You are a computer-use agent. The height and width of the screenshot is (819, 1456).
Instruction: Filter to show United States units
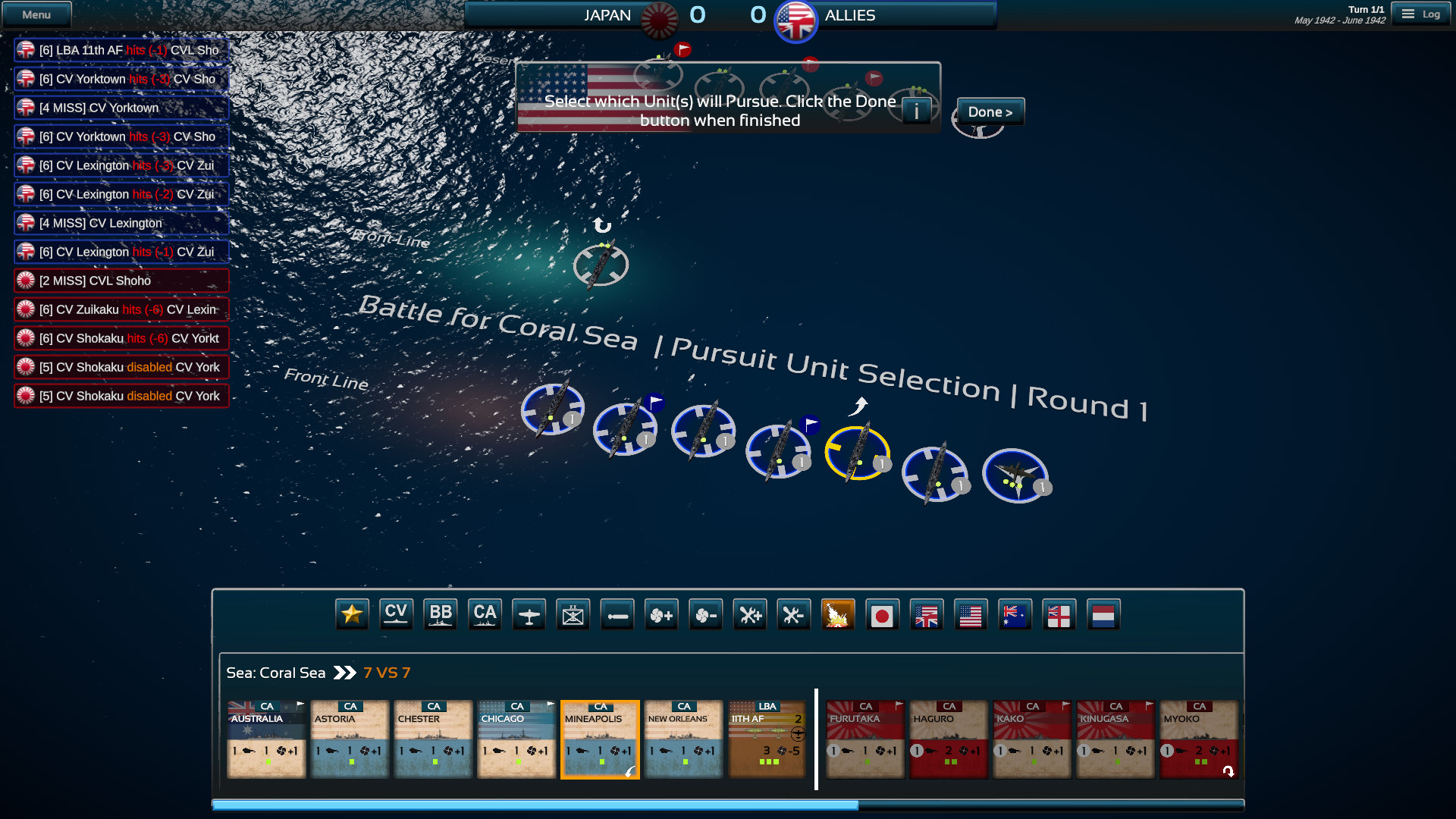971,614
